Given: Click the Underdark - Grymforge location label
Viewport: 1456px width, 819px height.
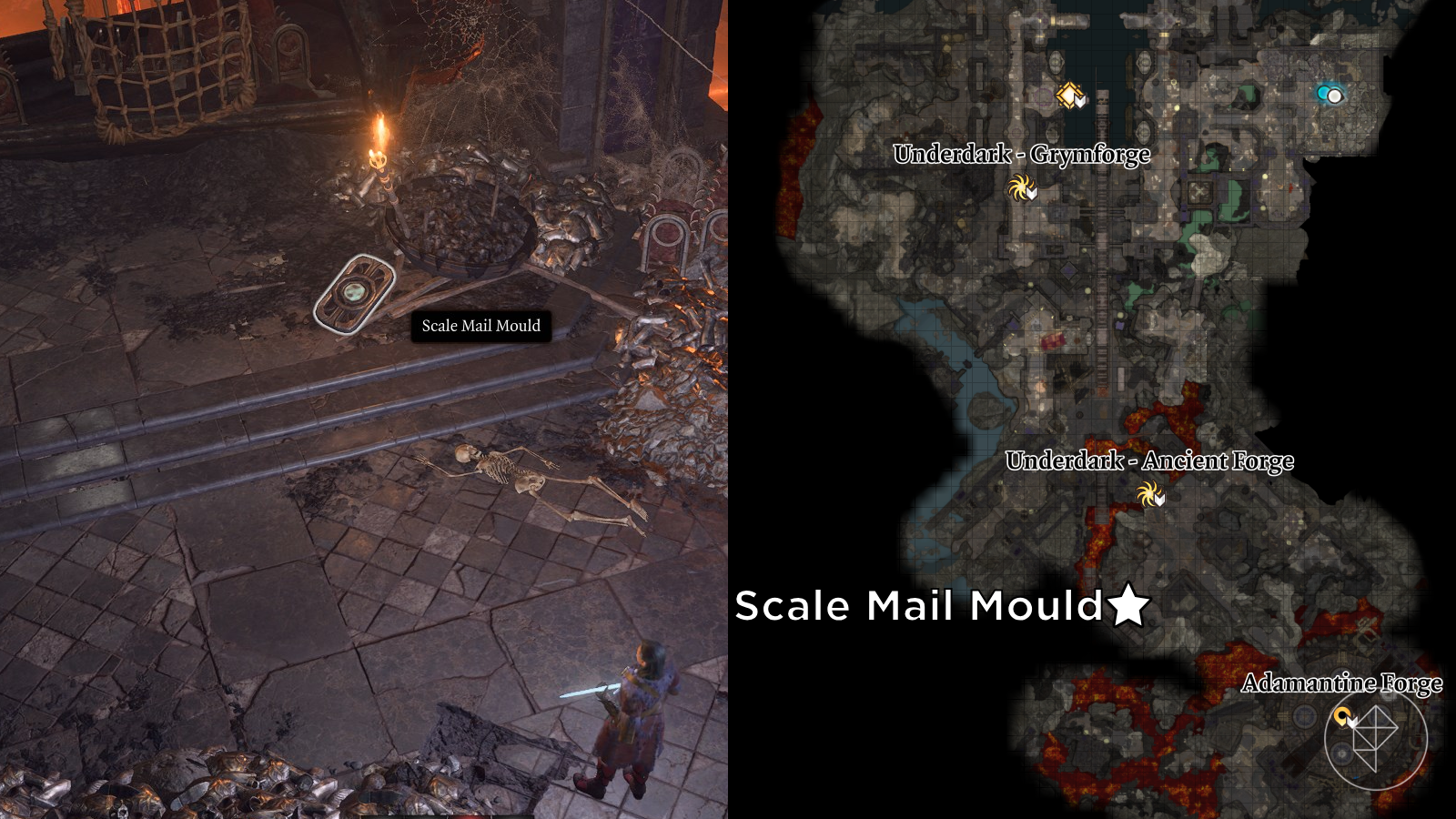Looking at the screenshot, I should point(1022,155).
